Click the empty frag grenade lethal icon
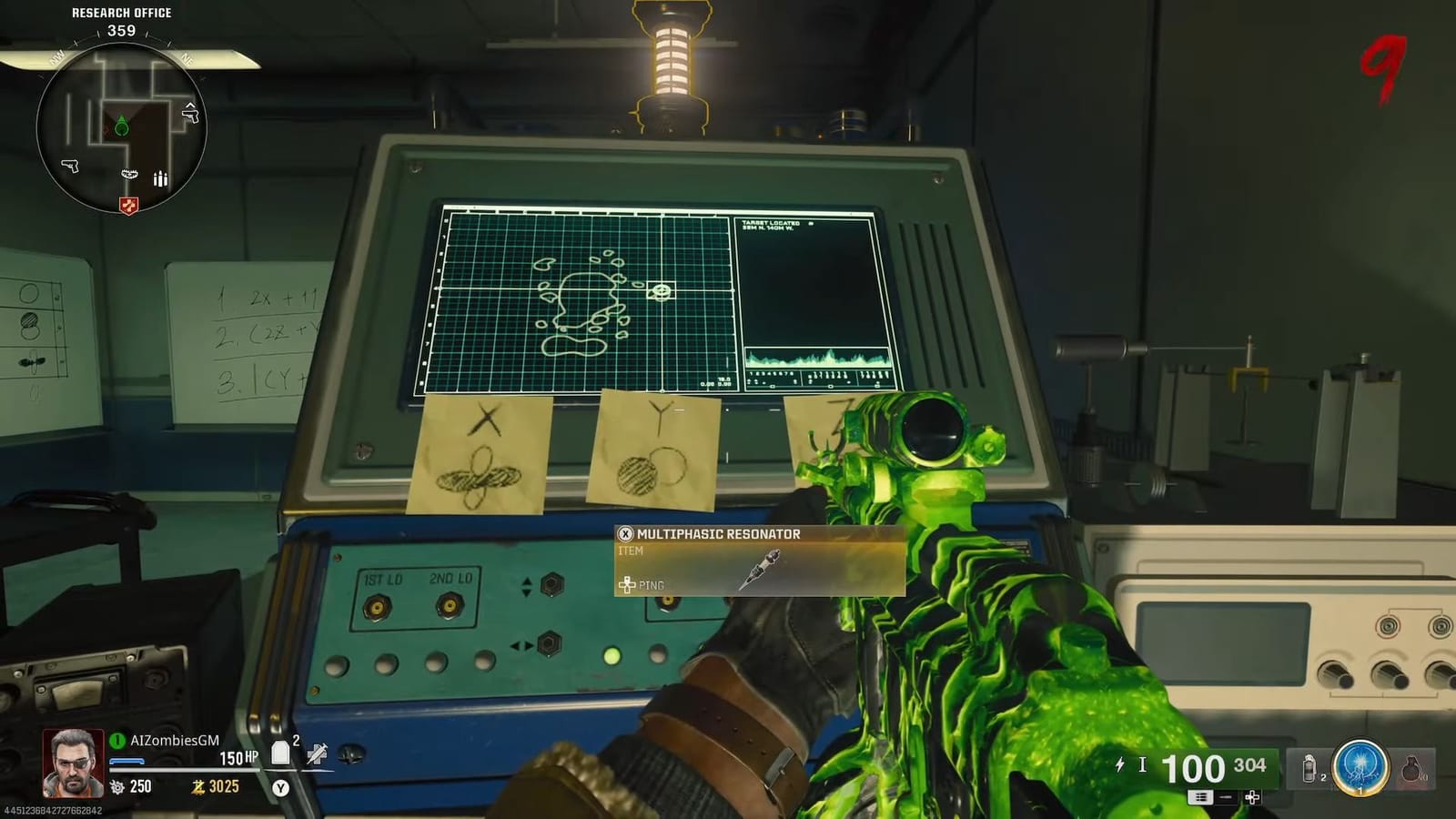The height and width of the screenshot is (819, 1456). pos(1411,770)
